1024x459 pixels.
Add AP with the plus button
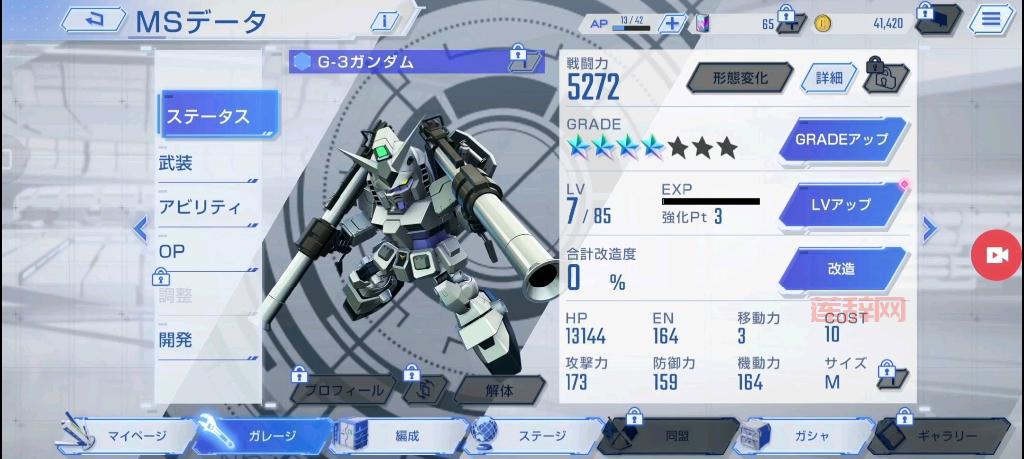[673, 23]
